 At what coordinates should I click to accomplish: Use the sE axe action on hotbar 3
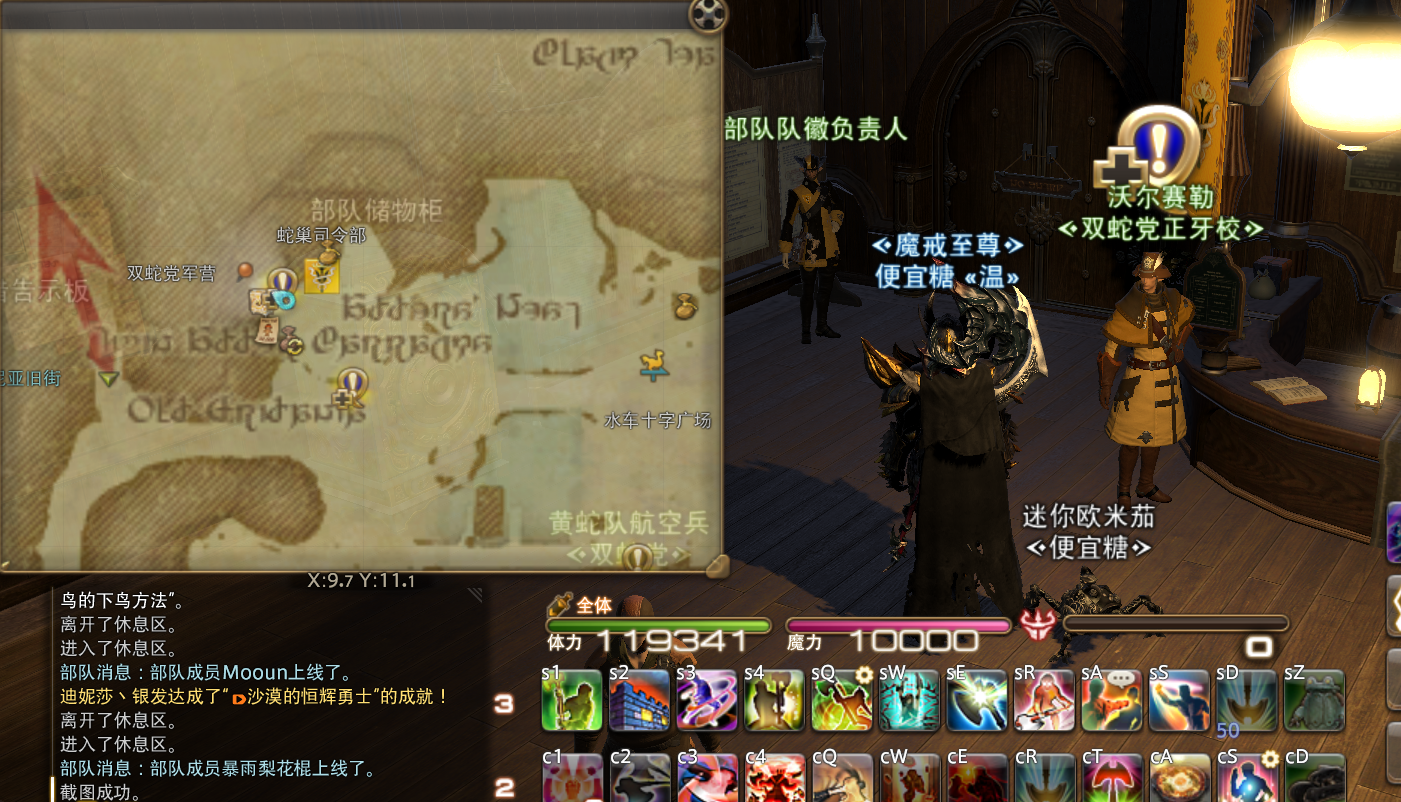(x=976, y=700)
